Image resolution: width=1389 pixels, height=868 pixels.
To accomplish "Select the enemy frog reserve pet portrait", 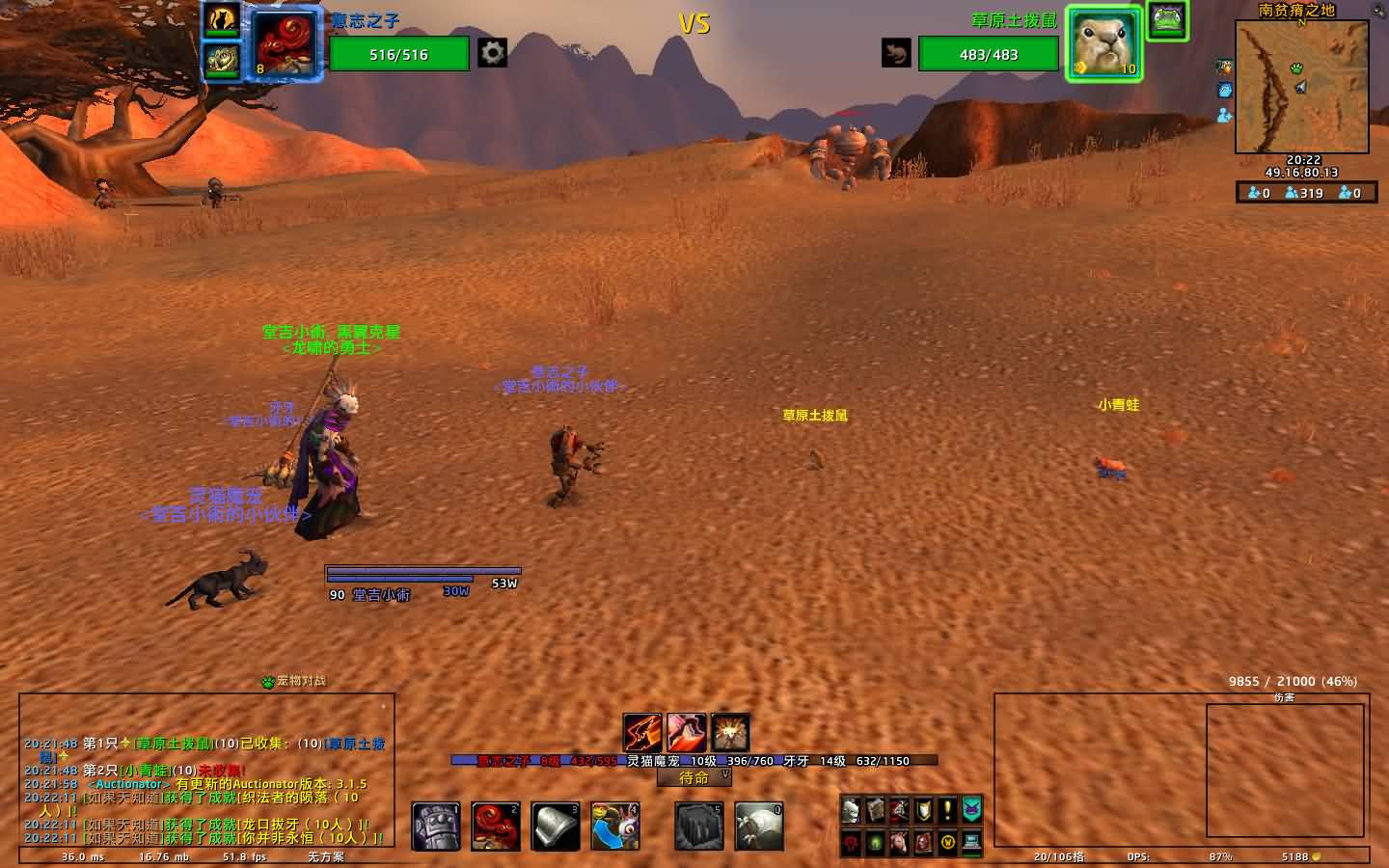I will click(1167, 20).
